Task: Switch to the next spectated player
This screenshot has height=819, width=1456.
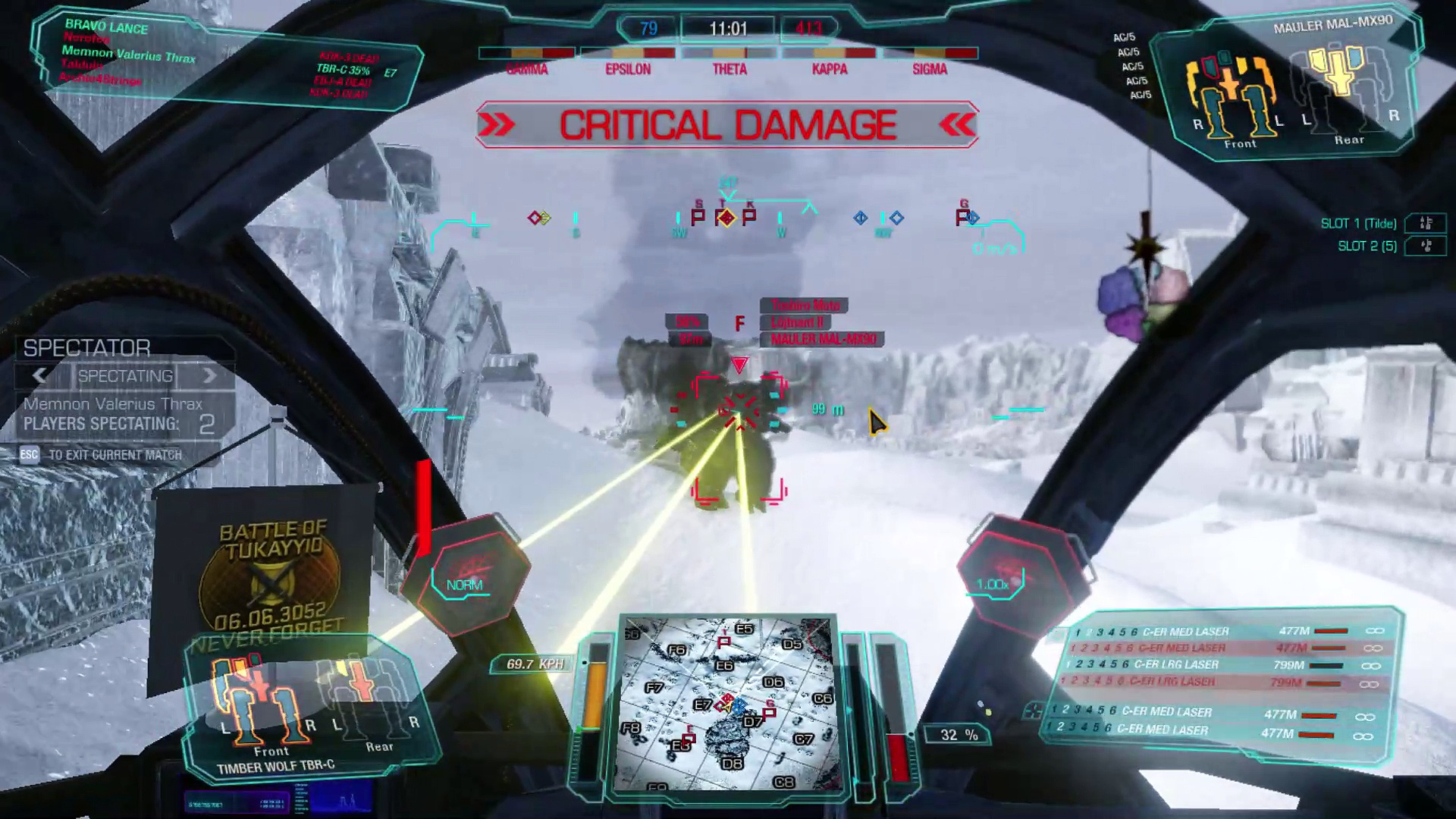Action: [209, 375]
